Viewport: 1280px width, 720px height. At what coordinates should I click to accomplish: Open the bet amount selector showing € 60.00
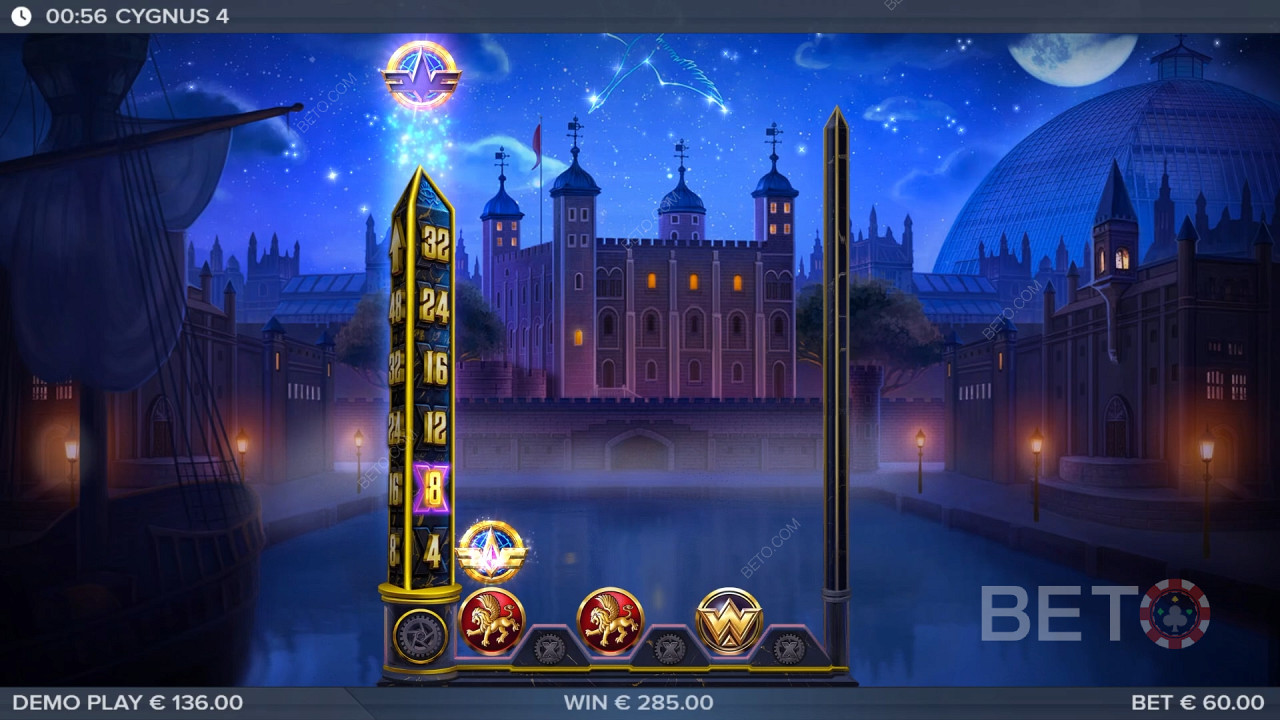(1197, 703)
